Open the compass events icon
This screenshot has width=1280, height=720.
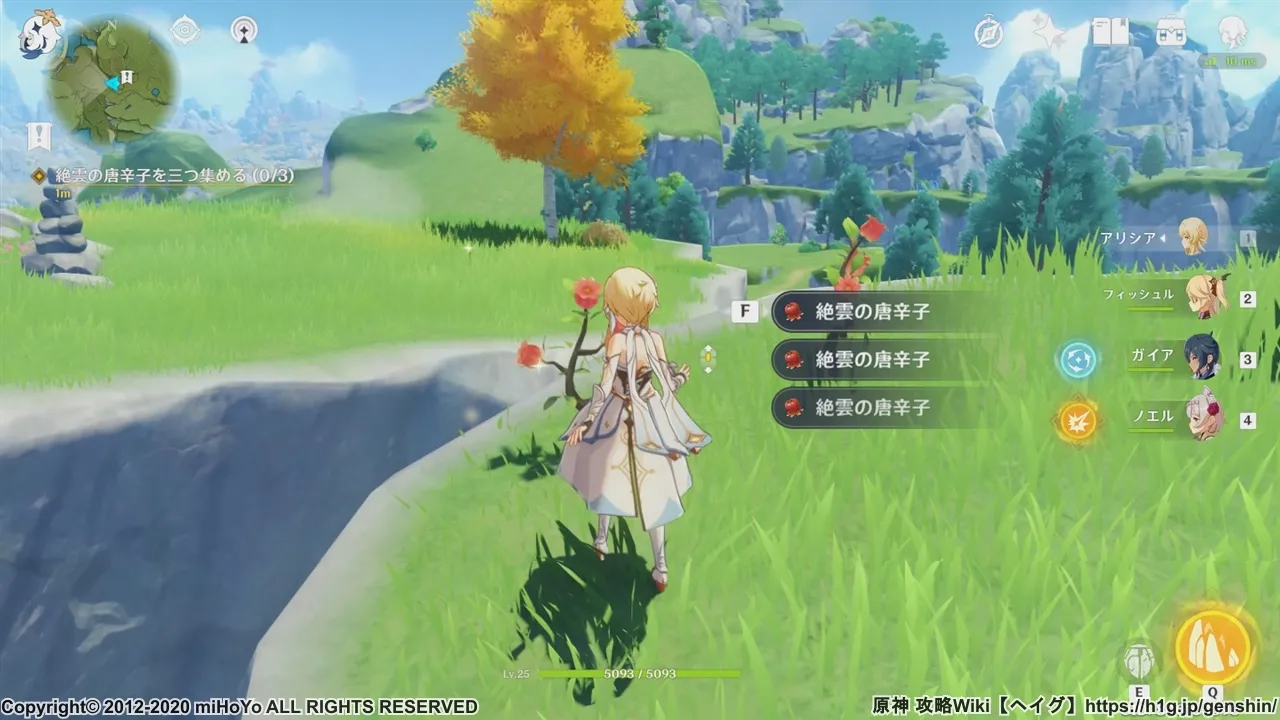989,34
